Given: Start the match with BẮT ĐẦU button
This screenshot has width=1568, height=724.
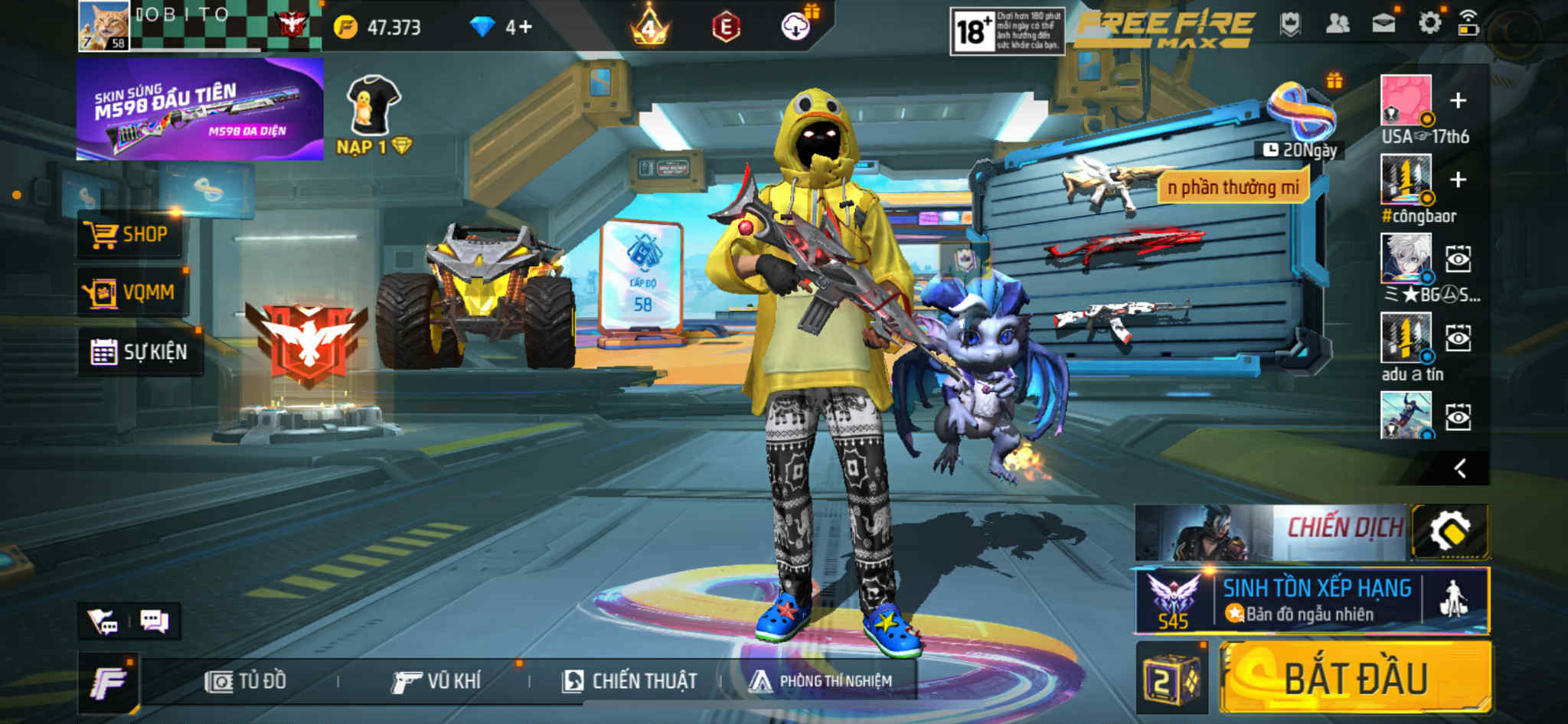Looking at the screenshot, I should point(1355,678).
